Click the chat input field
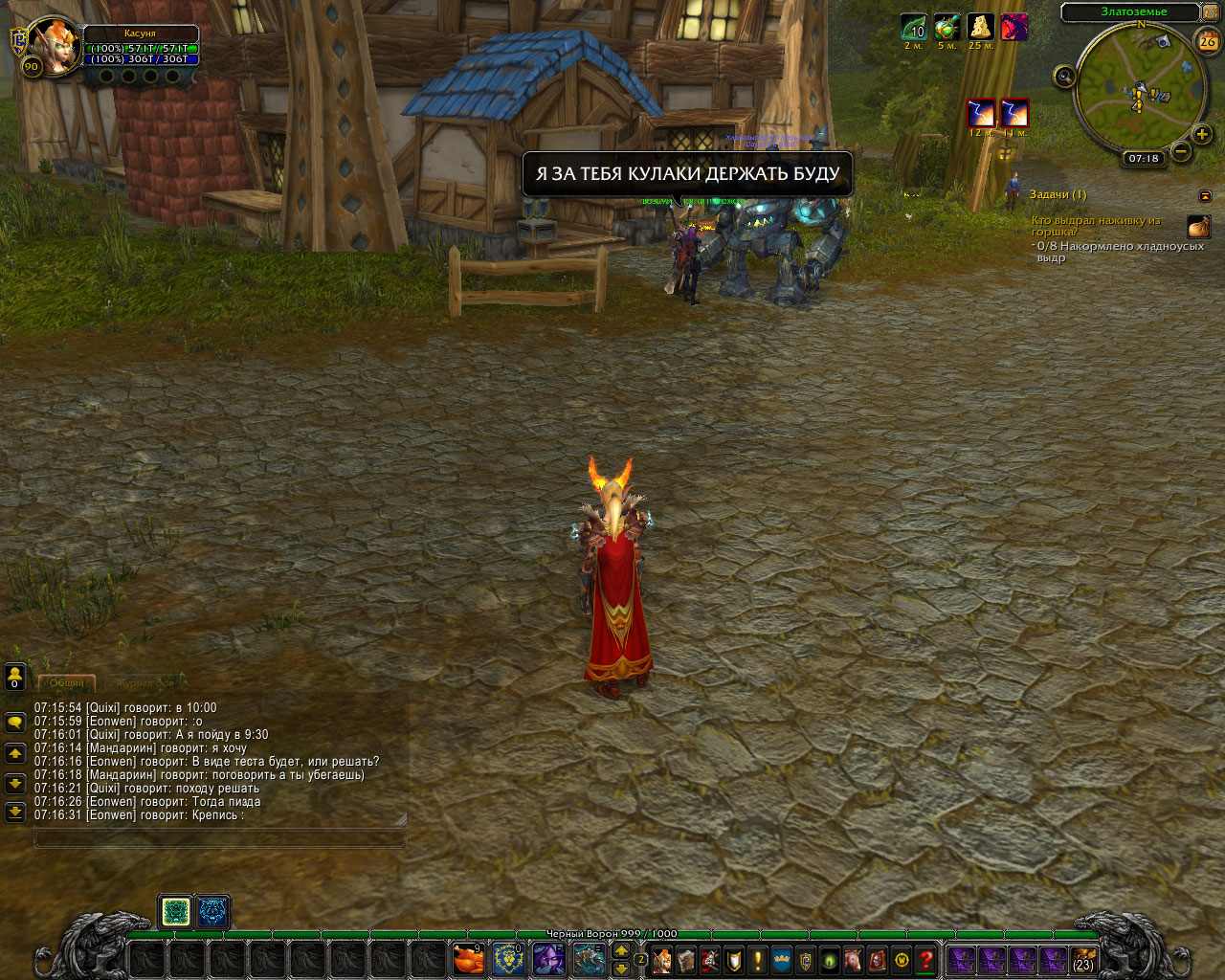The height and width of the screenshot is (980, 1225). [x=220, y=838]
